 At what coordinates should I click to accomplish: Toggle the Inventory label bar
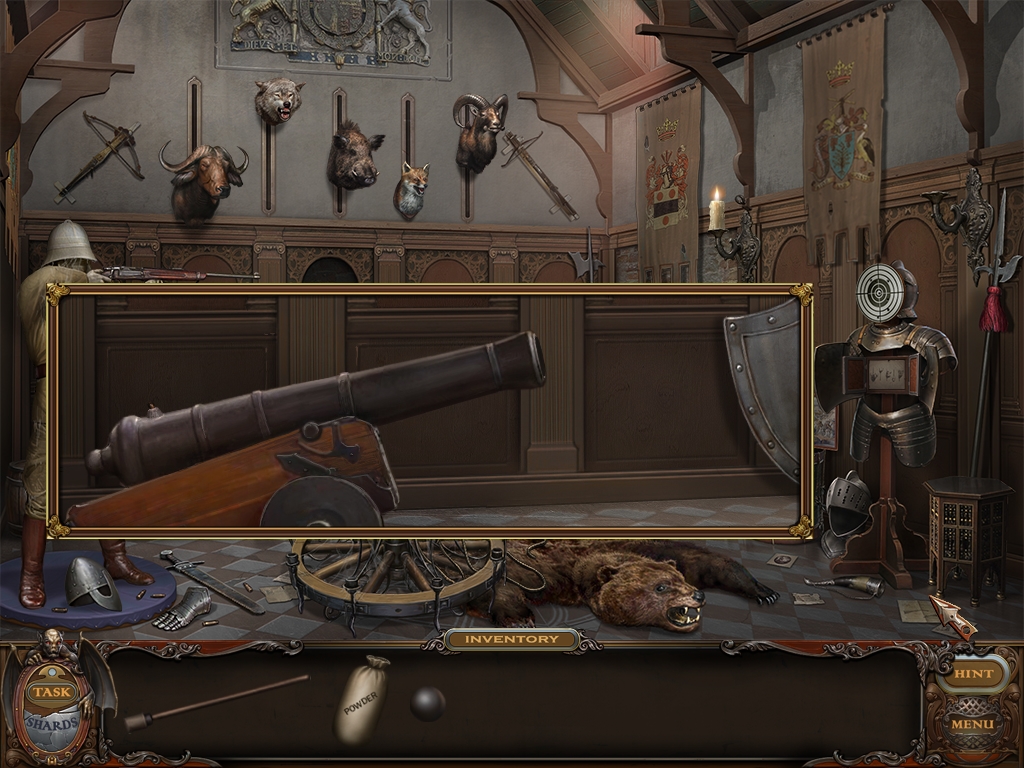click(512, 639)
